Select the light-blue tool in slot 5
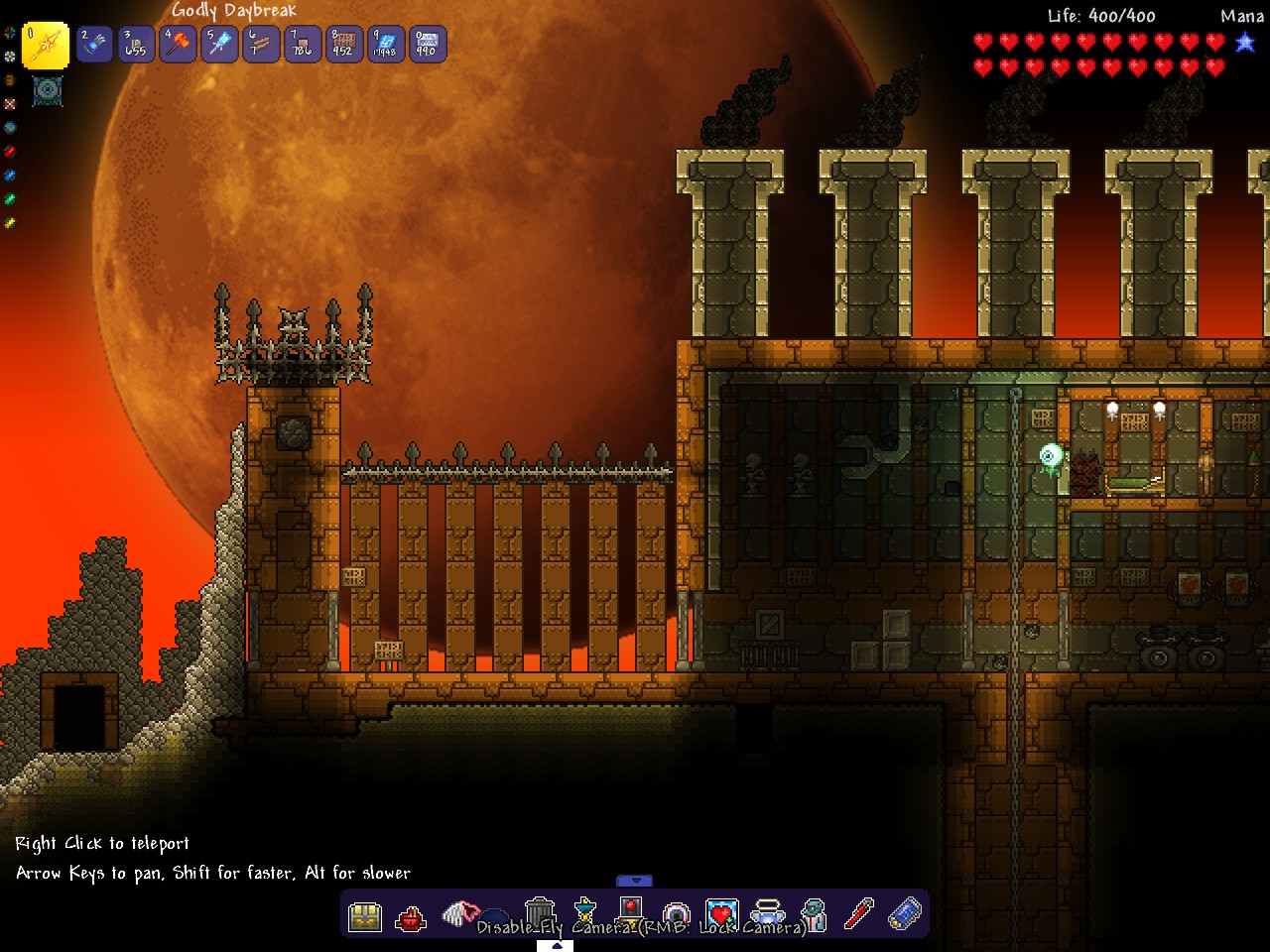Image resolution: width=1270 pixels, height=952 pixels. point(219,45)
